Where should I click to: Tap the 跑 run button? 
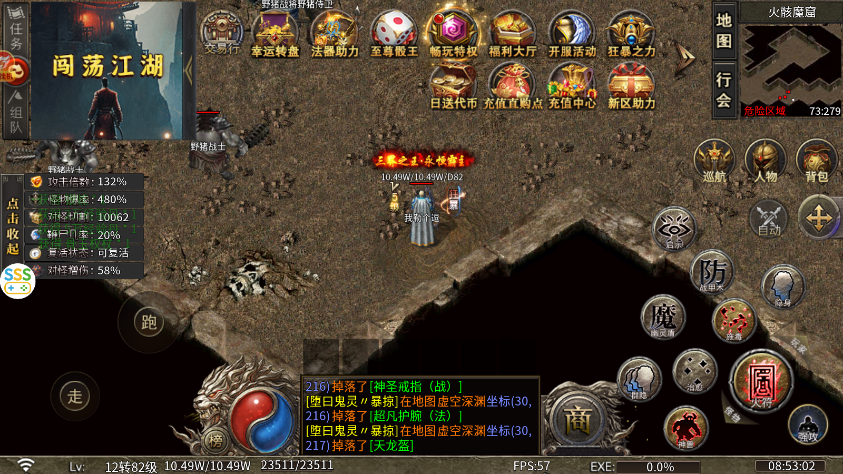pyautogui.click(x=149, y=322)
